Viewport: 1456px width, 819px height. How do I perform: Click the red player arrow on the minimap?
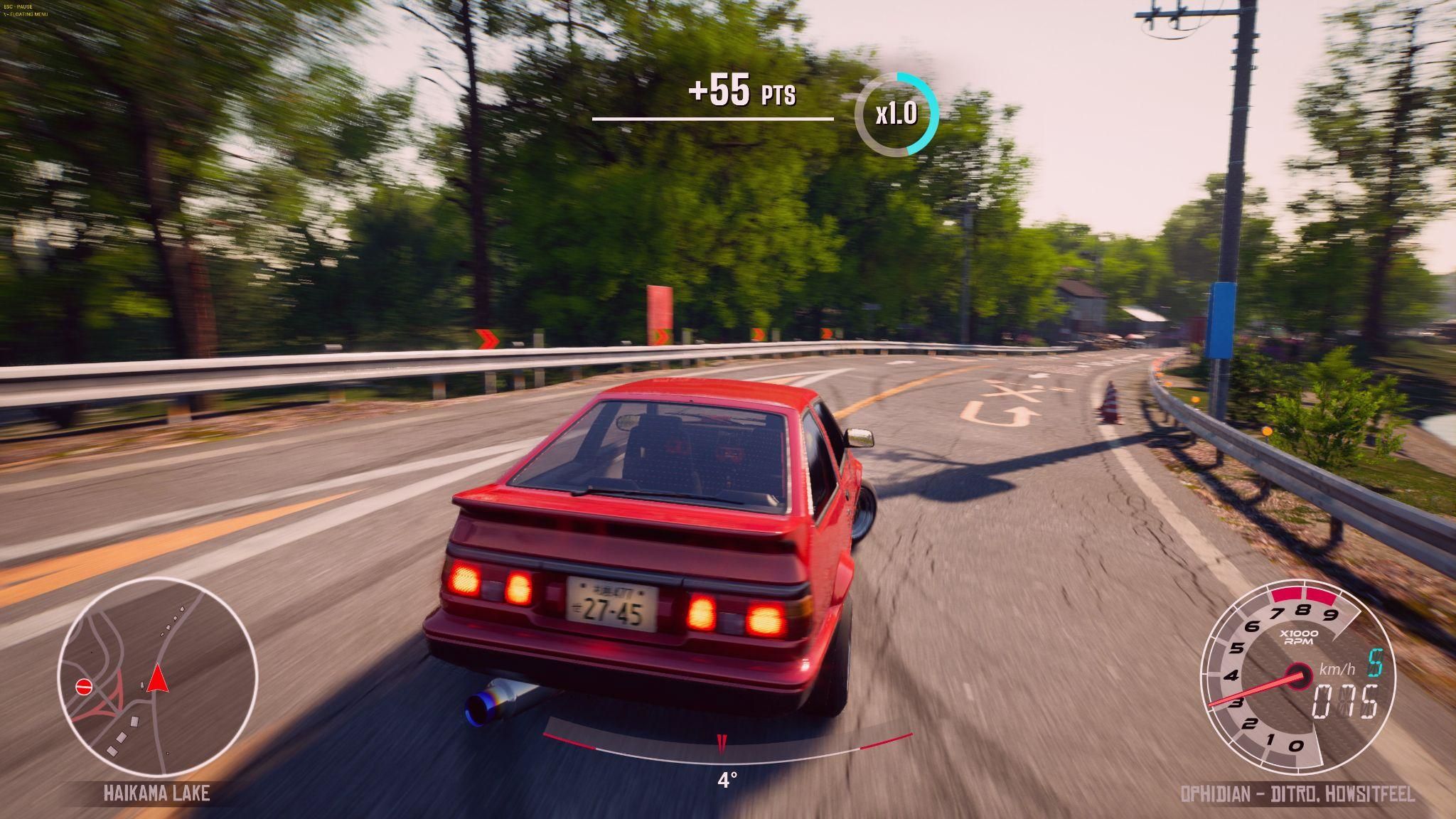(157, 678)
